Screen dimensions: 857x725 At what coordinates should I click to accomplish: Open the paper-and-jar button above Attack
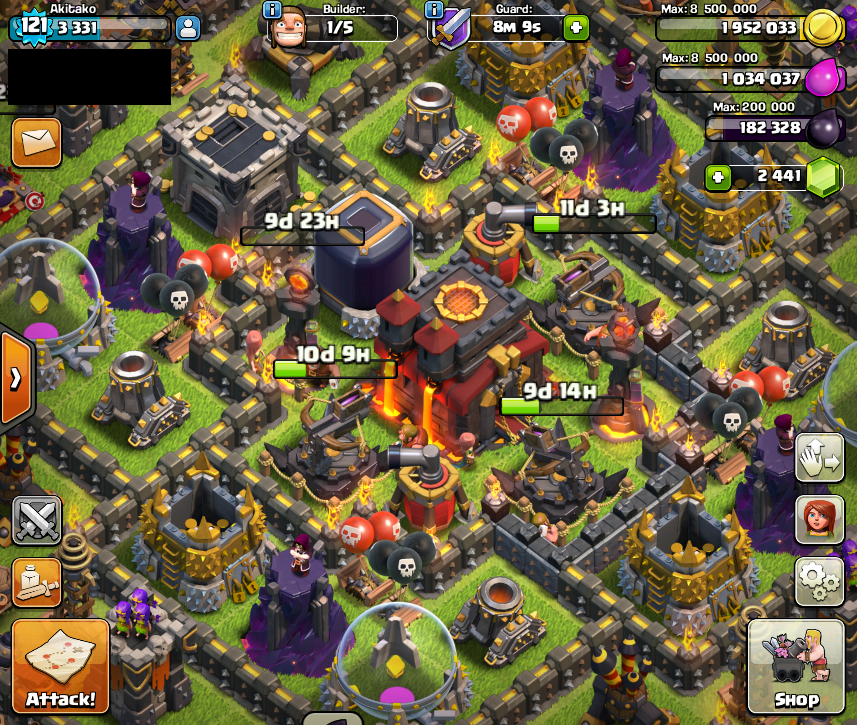click(37, 582)
